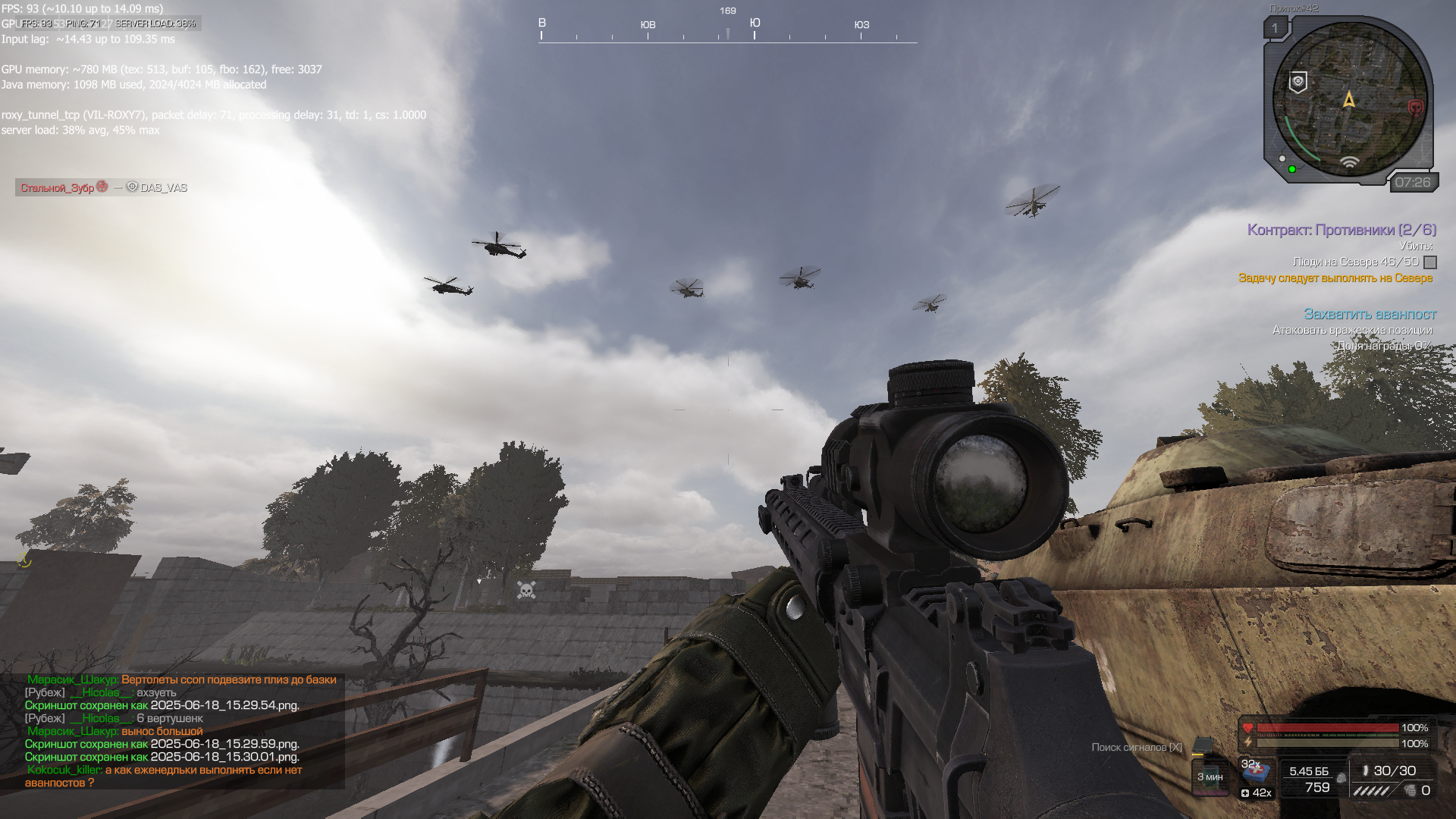1456x819 pixels.
Task: Toggle the Люди на Севере objective checkbox
Action: (1430, 262)
